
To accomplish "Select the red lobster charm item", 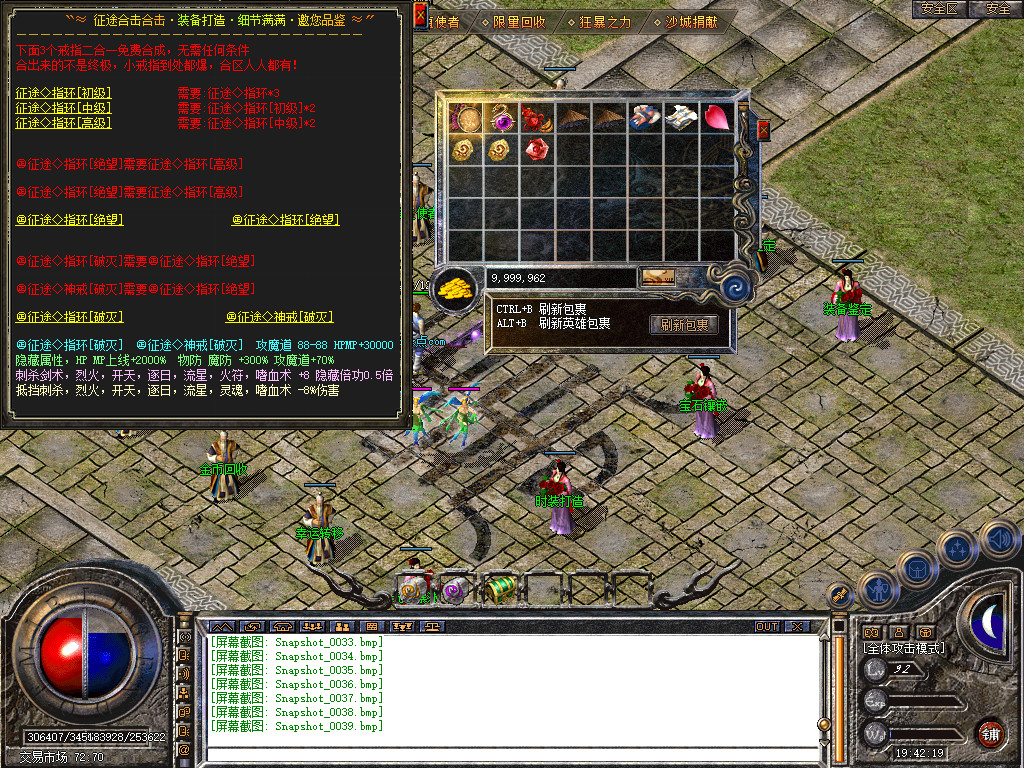I will (535, 118).
